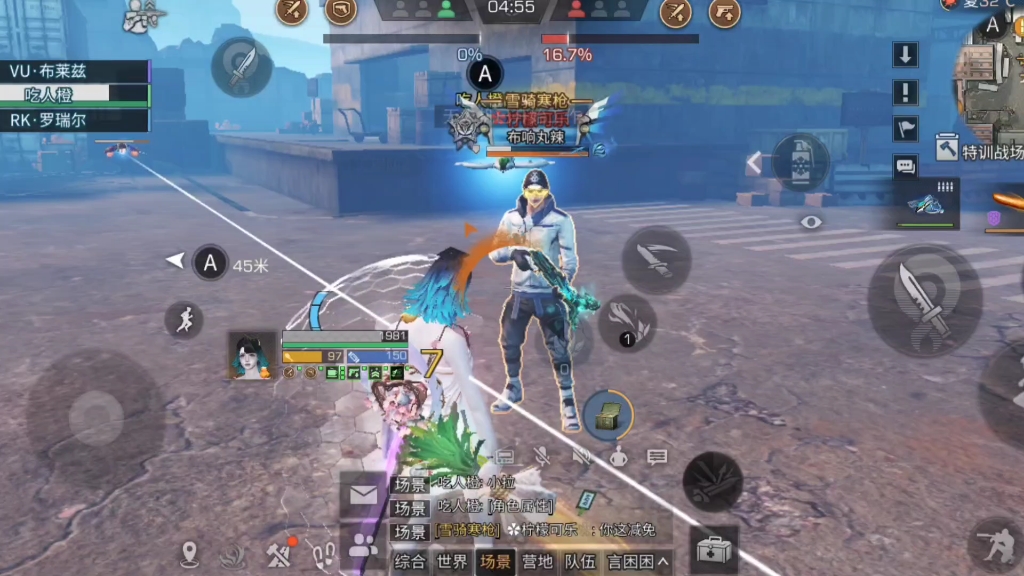
Task: Open the 营地 chat channel
Action: 538,562
